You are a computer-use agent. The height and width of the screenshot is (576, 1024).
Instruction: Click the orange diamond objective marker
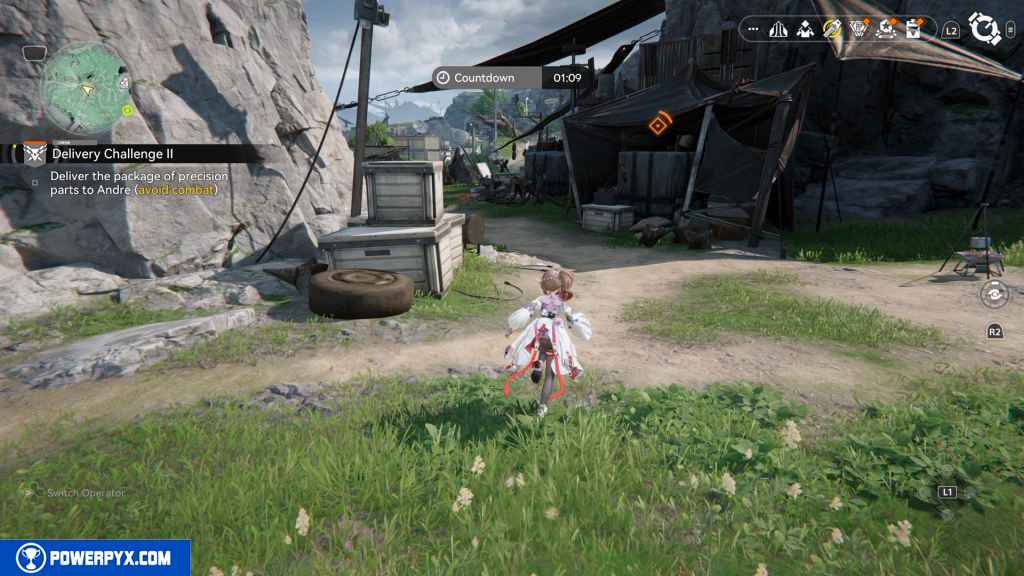(x=658, y=125)
